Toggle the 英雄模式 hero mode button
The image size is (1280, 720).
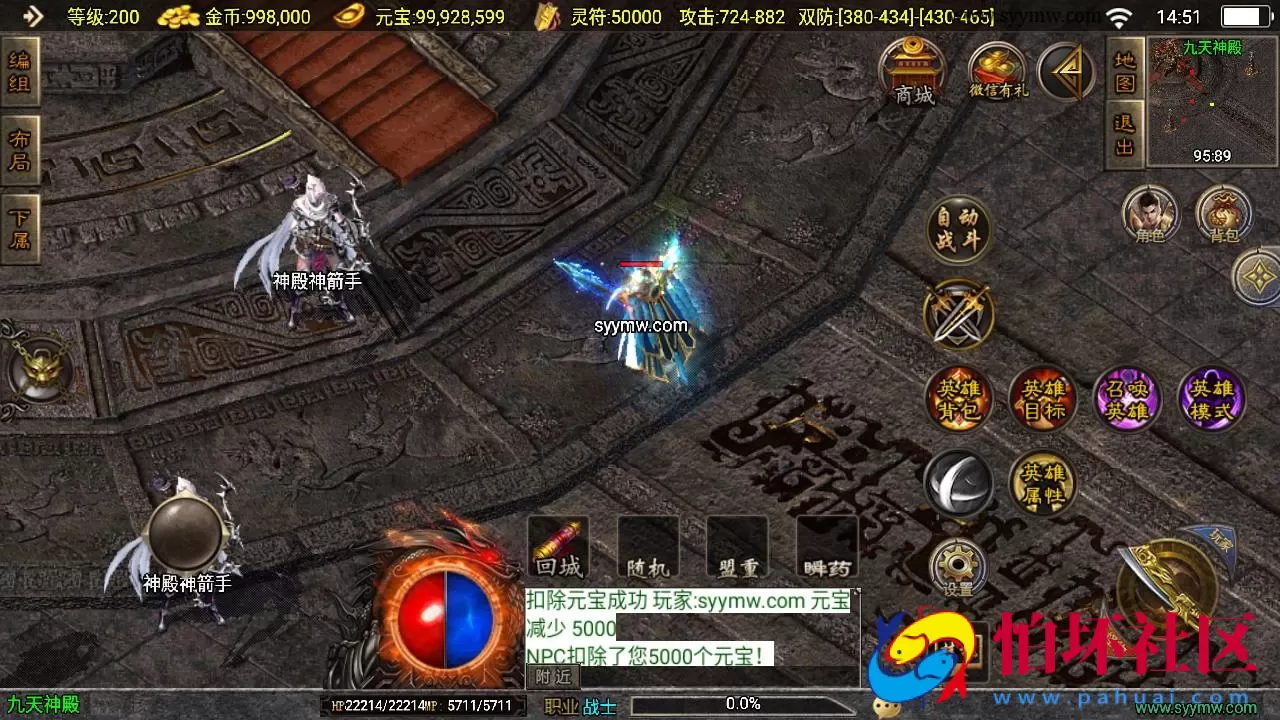[x=1212, y=399]
